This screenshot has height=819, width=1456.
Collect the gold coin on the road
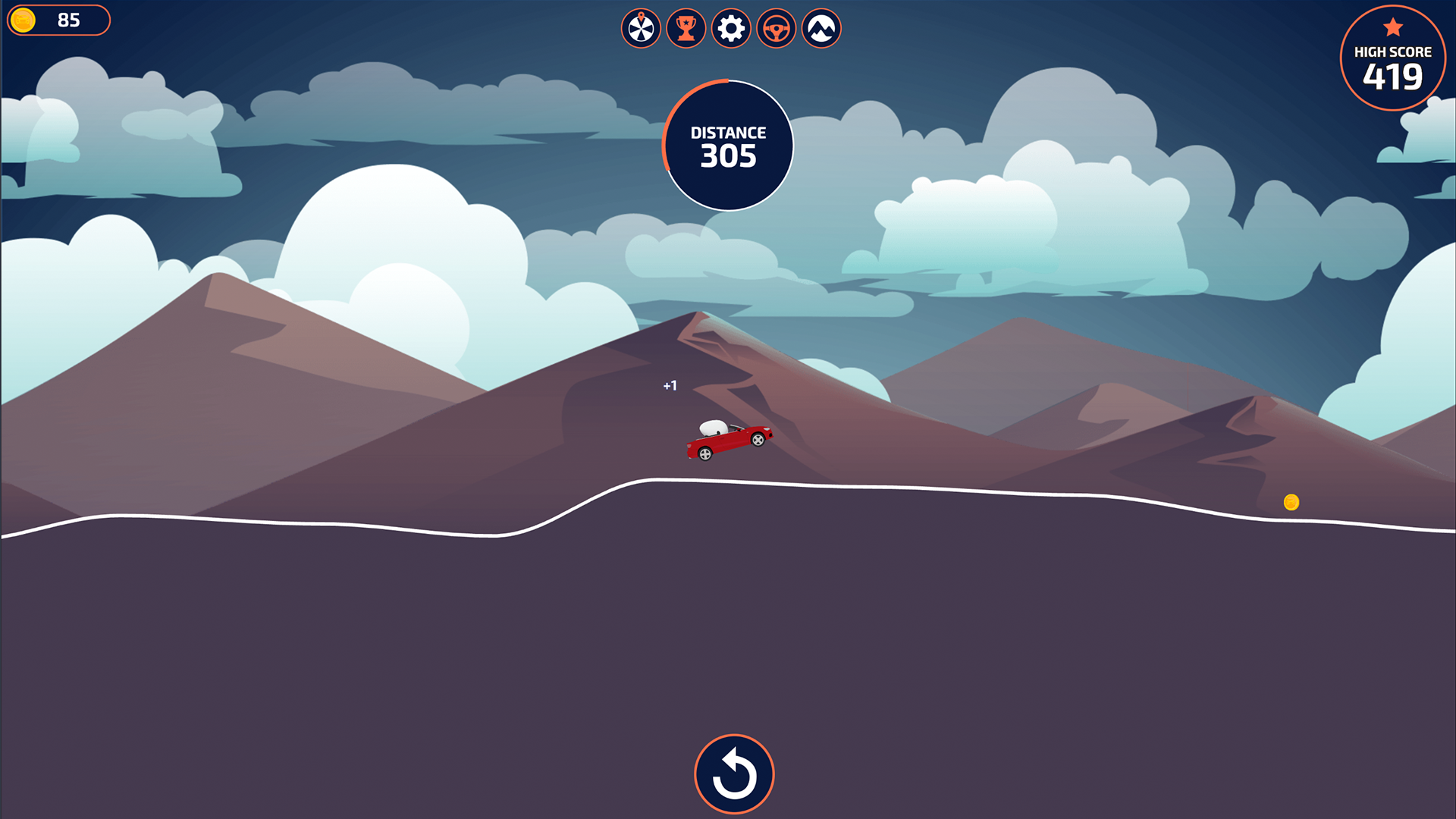1291,500
